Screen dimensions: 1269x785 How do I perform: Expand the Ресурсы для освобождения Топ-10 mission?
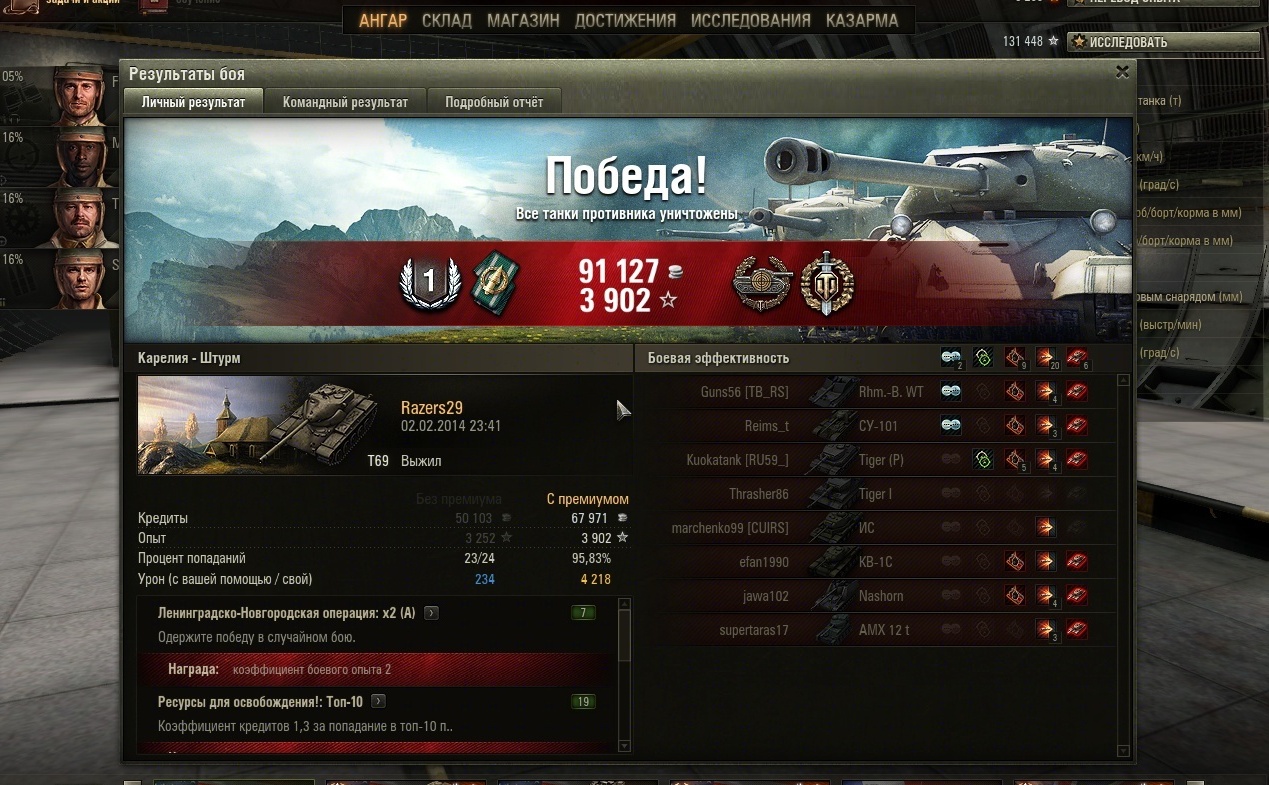coord(379,702)
